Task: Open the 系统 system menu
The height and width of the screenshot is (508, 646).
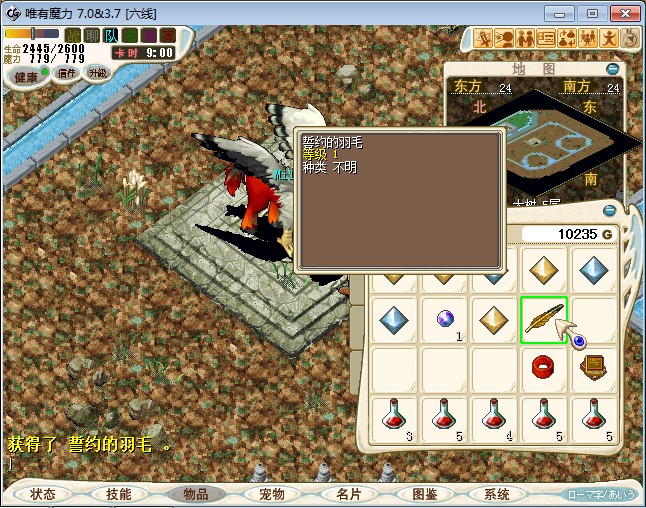Action: pyautogui.click(x=497, y=494)
